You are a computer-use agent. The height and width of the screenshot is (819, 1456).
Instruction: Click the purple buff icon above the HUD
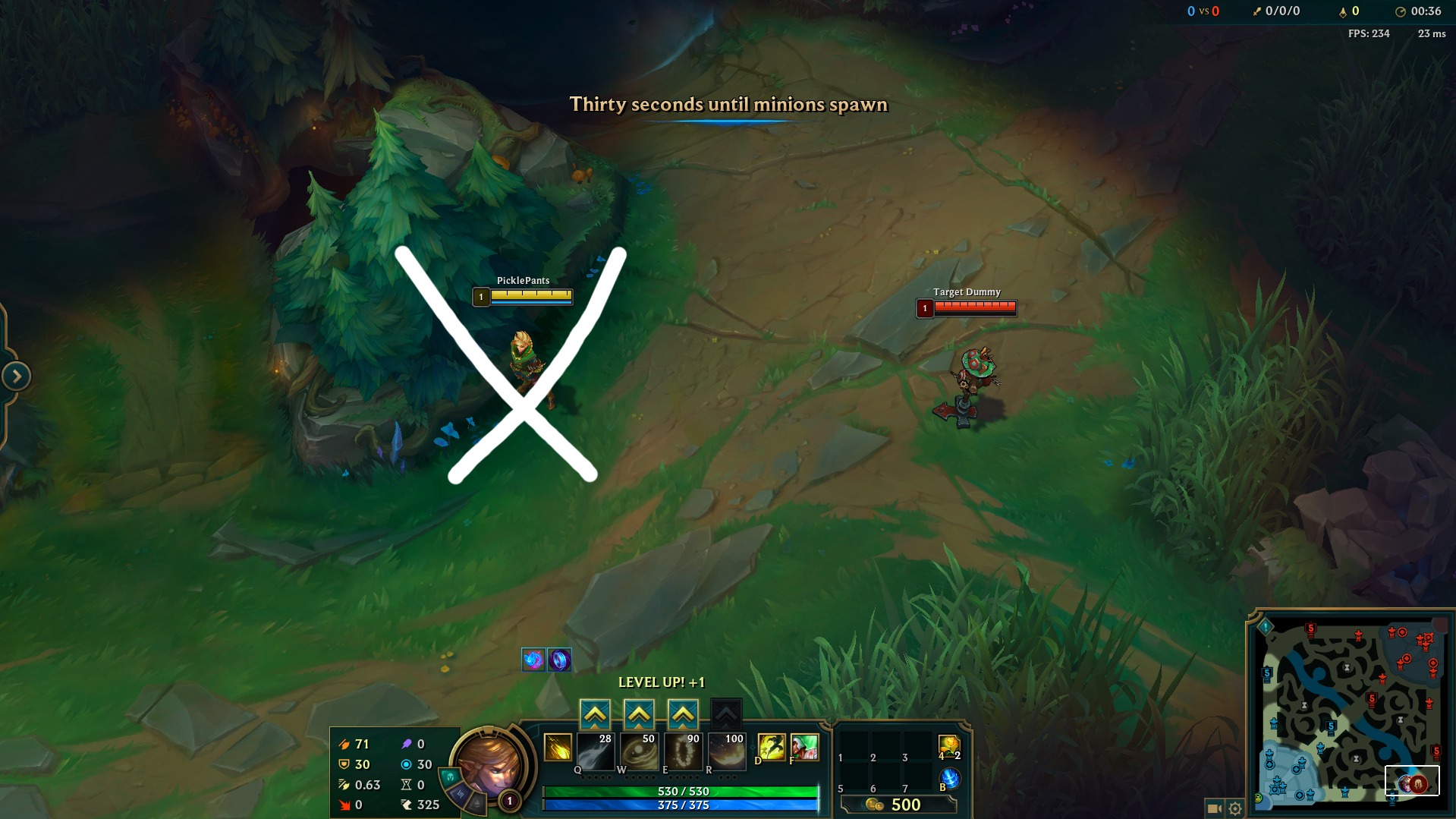(x=559, y=659)
